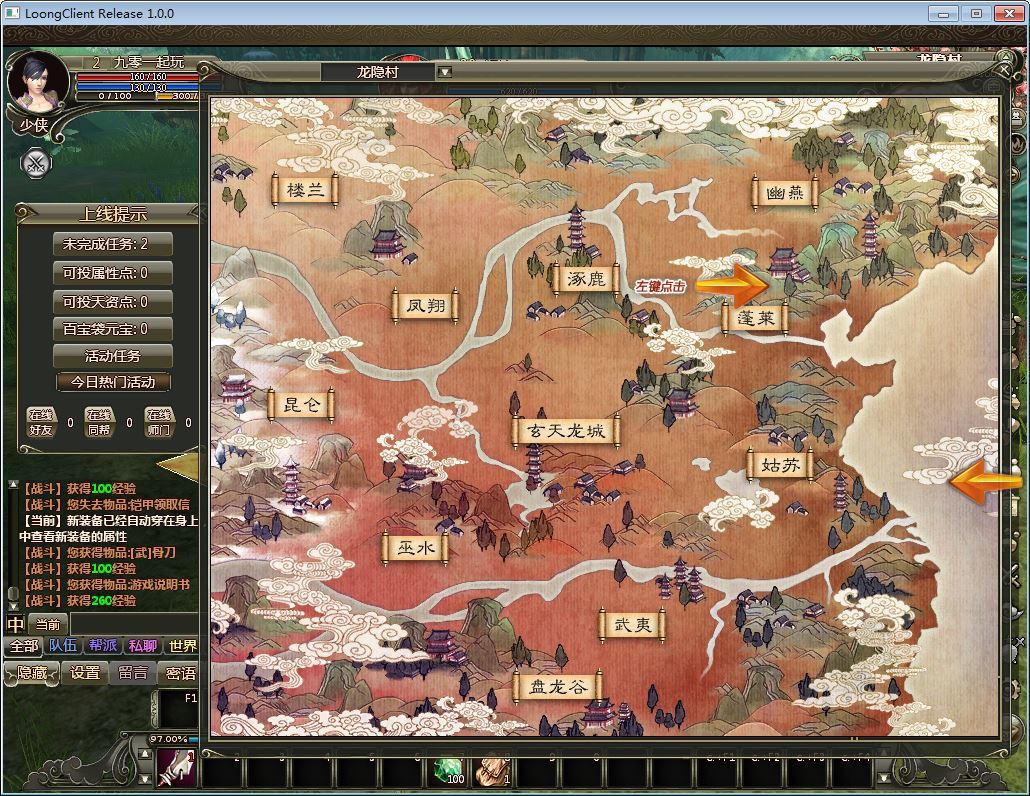Screen dimensions: 1030x796
Task: Show 未完成任务 unfinished quests
Action: point(113,244)
